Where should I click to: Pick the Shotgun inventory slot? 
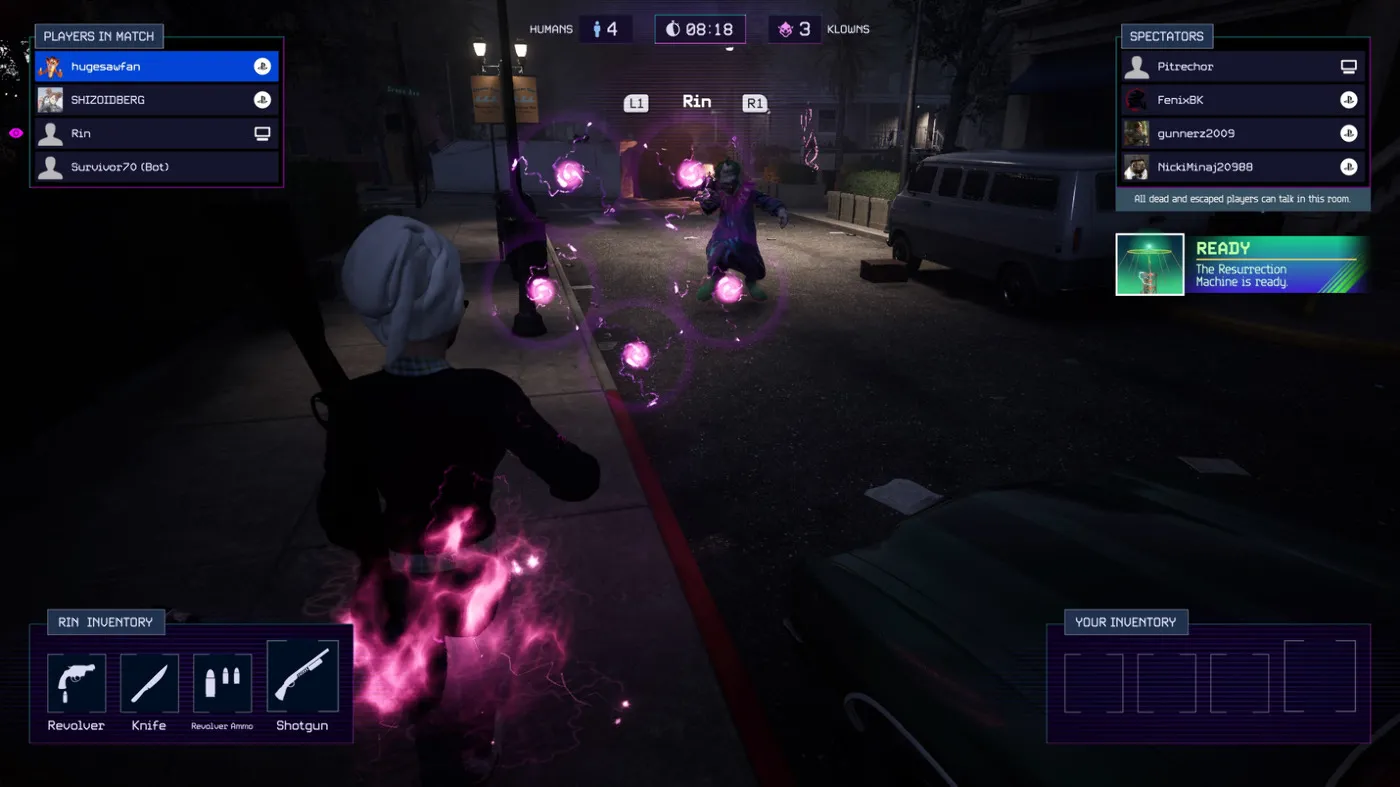coord(302,677)
